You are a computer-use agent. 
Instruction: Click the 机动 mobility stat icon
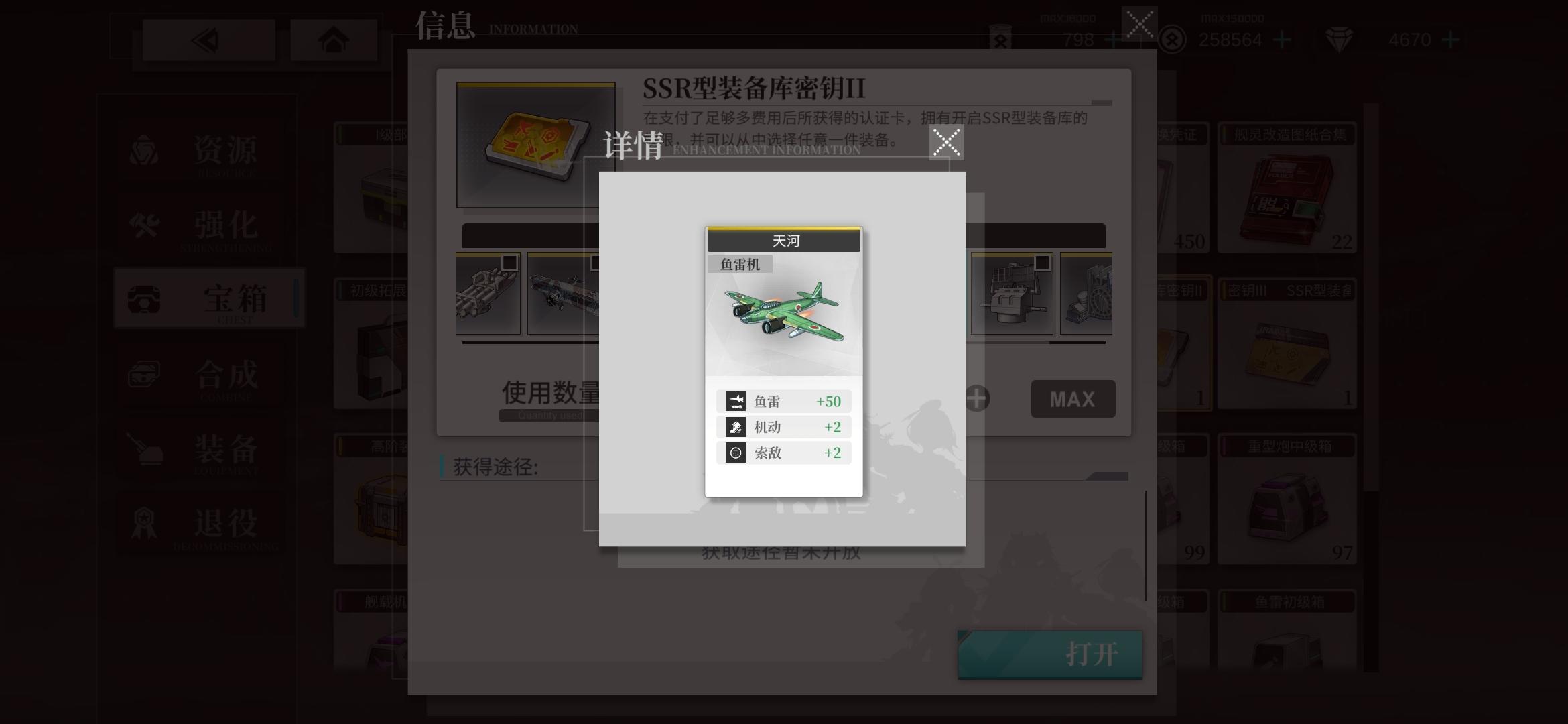tap(734, 427)
